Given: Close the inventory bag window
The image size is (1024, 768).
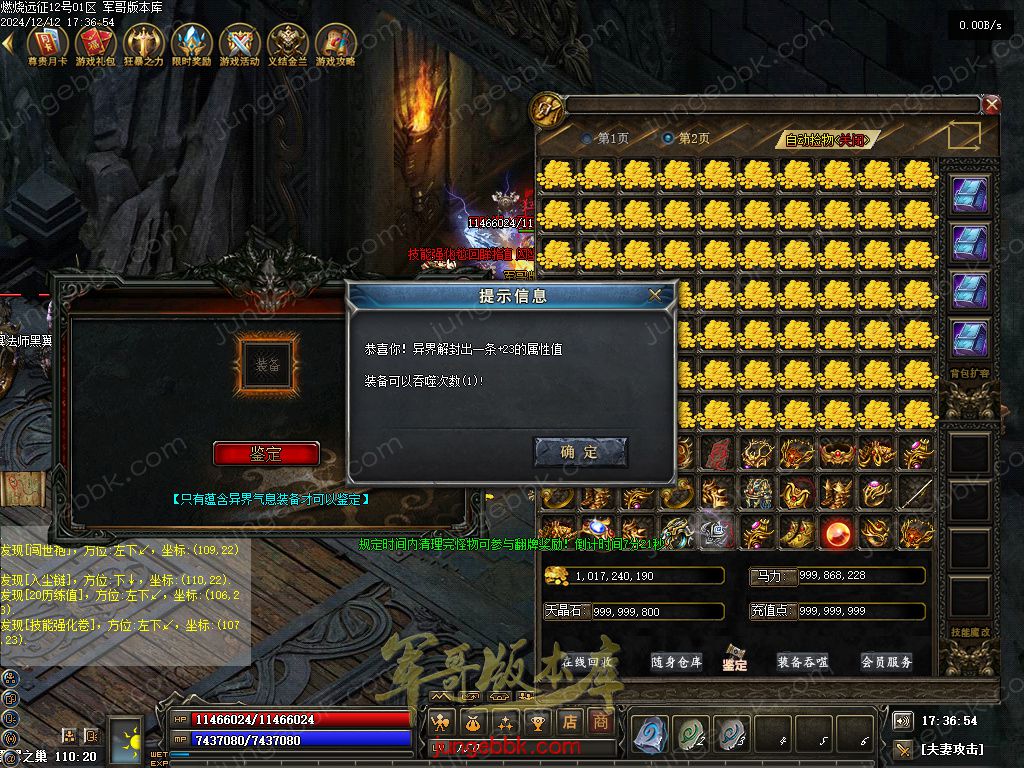Looking at the screenshot, I should click(x=991, y=104).
